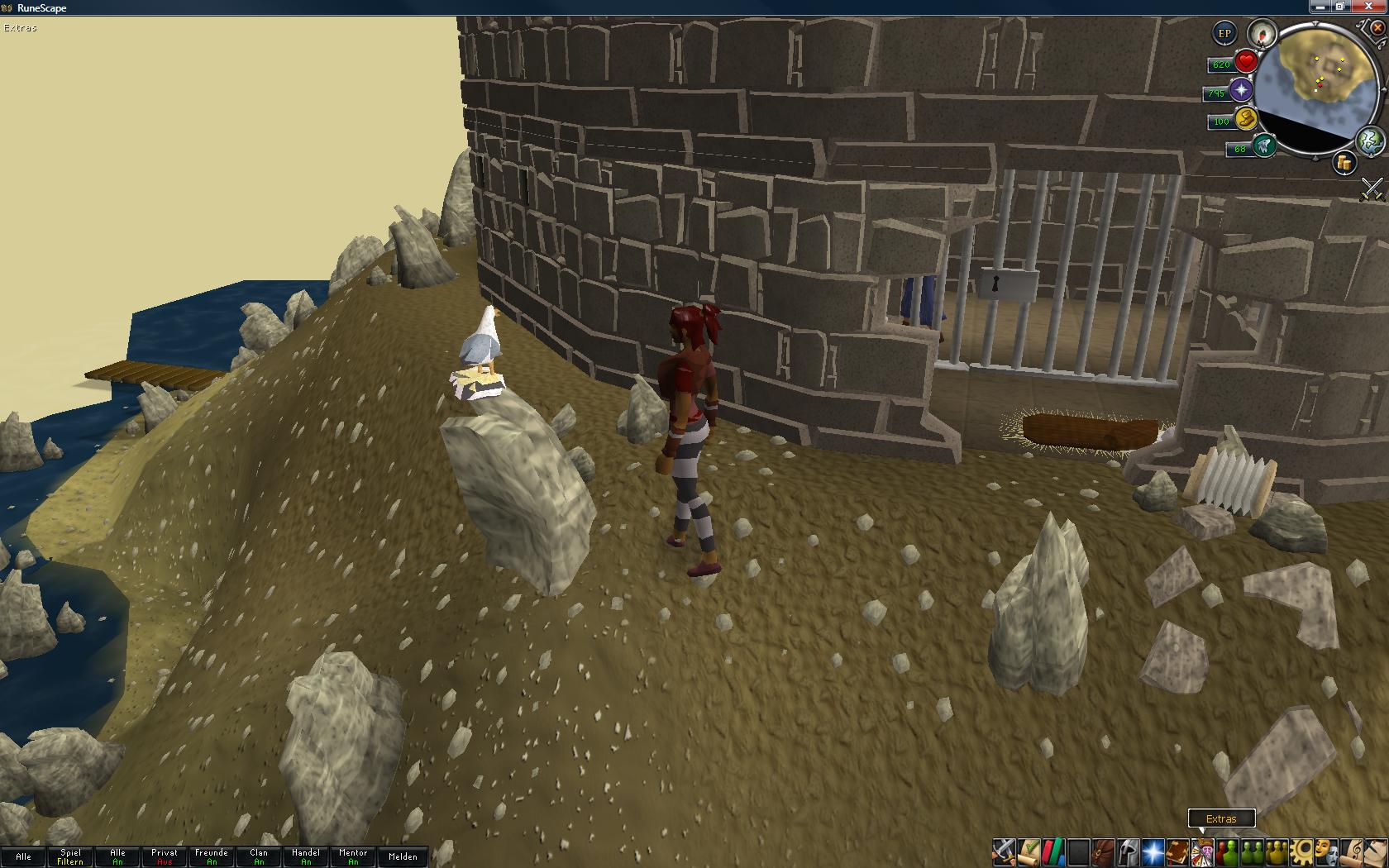Click the red heart health orb

[x=1246, y=62]
